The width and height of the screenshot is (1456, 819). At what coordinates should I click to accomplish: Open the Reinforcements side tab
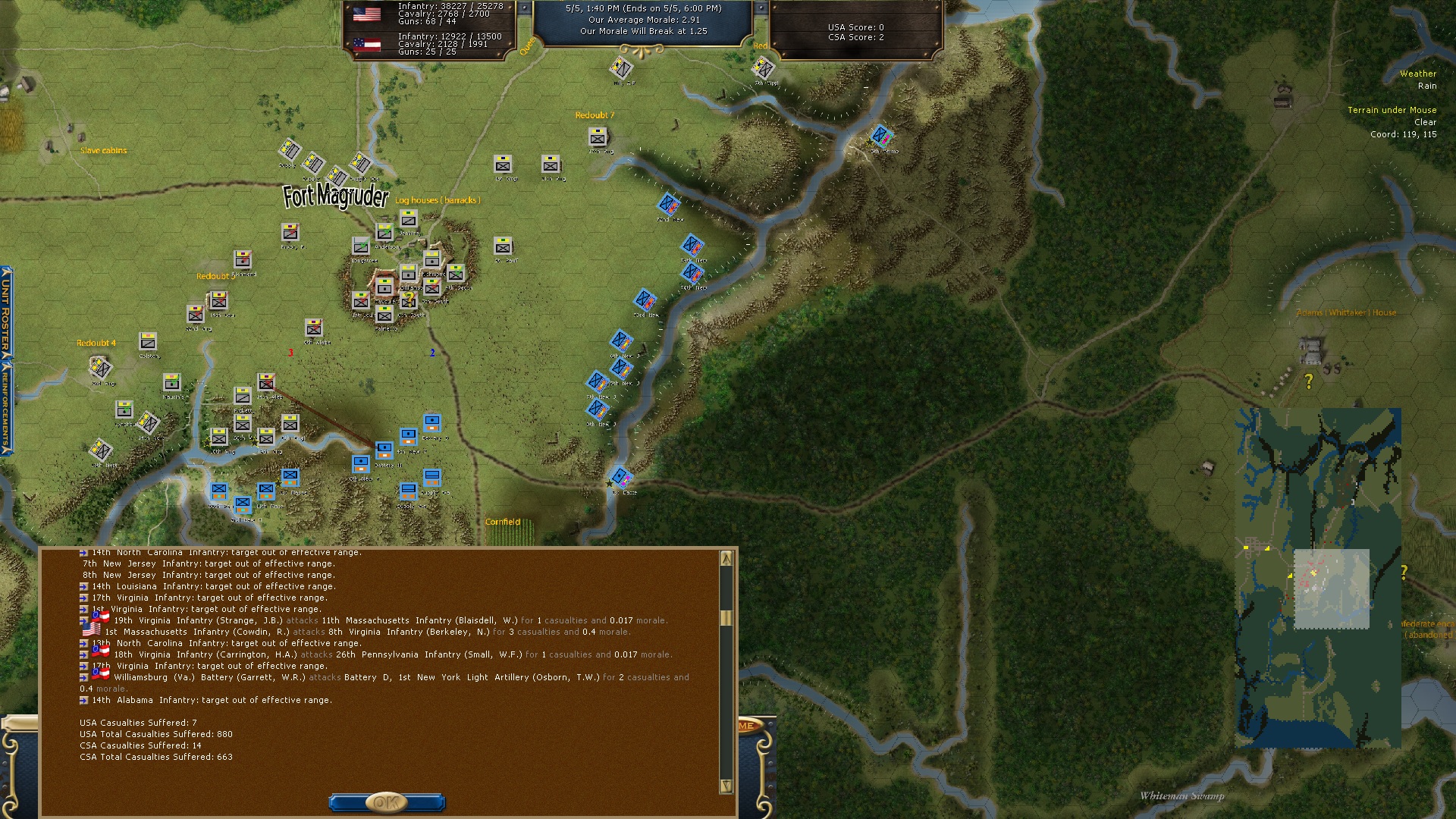point(6,407)
